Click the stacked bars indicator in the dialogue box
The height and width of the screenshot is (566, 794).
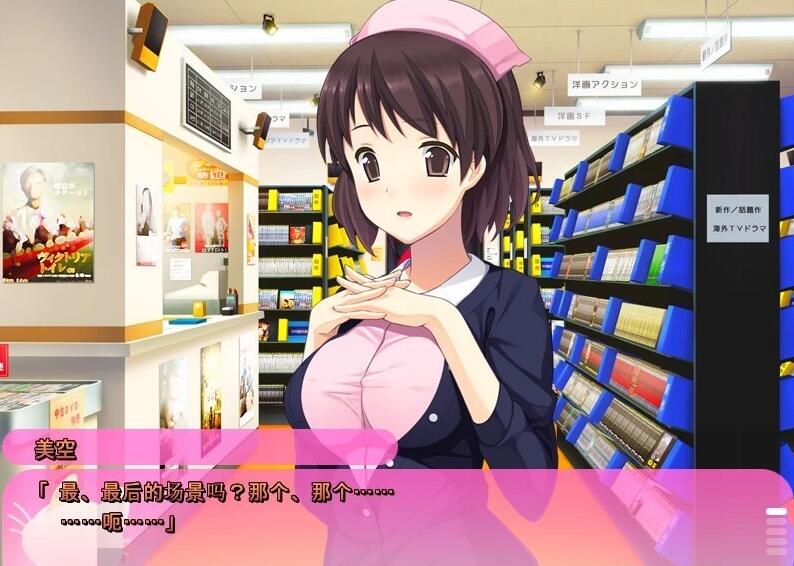click(777, 531)
